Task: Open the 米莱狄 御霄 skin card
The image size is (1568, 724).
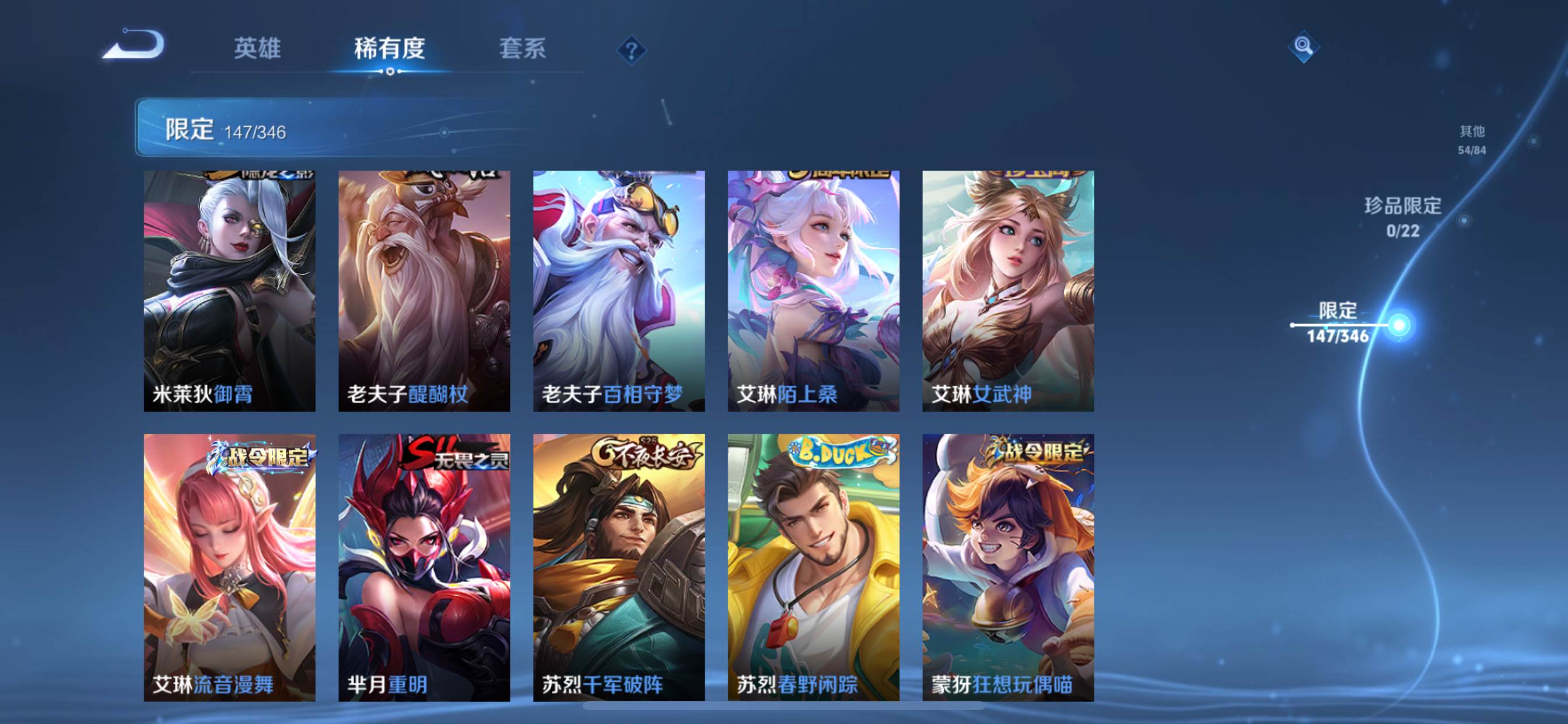Action: (x=229, y=291)
